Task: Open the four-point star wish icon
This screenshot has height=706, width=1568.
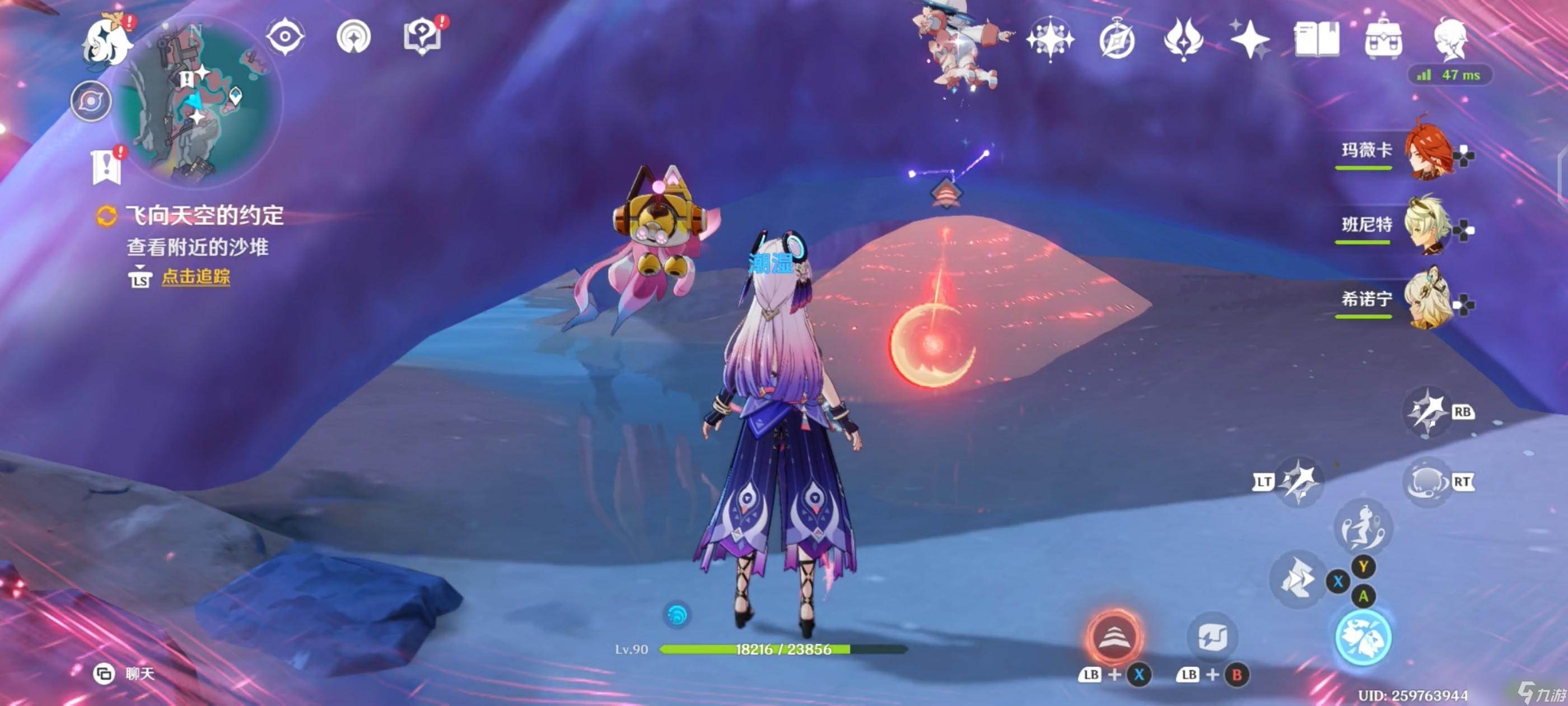Action: pos(1249,40)
